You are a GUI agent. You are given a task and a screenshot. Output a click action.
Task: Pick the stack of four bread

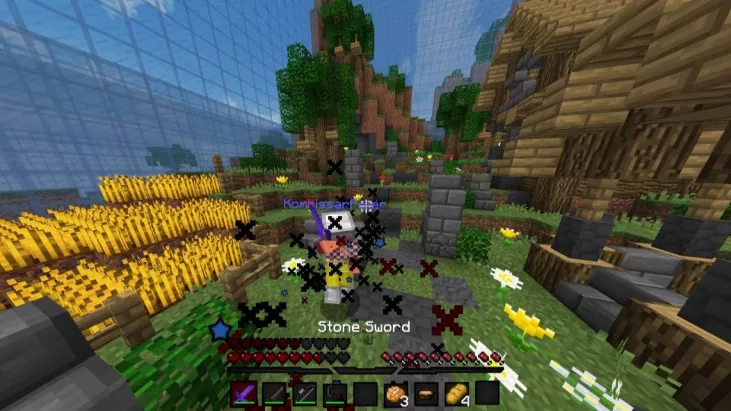point(456,393)
